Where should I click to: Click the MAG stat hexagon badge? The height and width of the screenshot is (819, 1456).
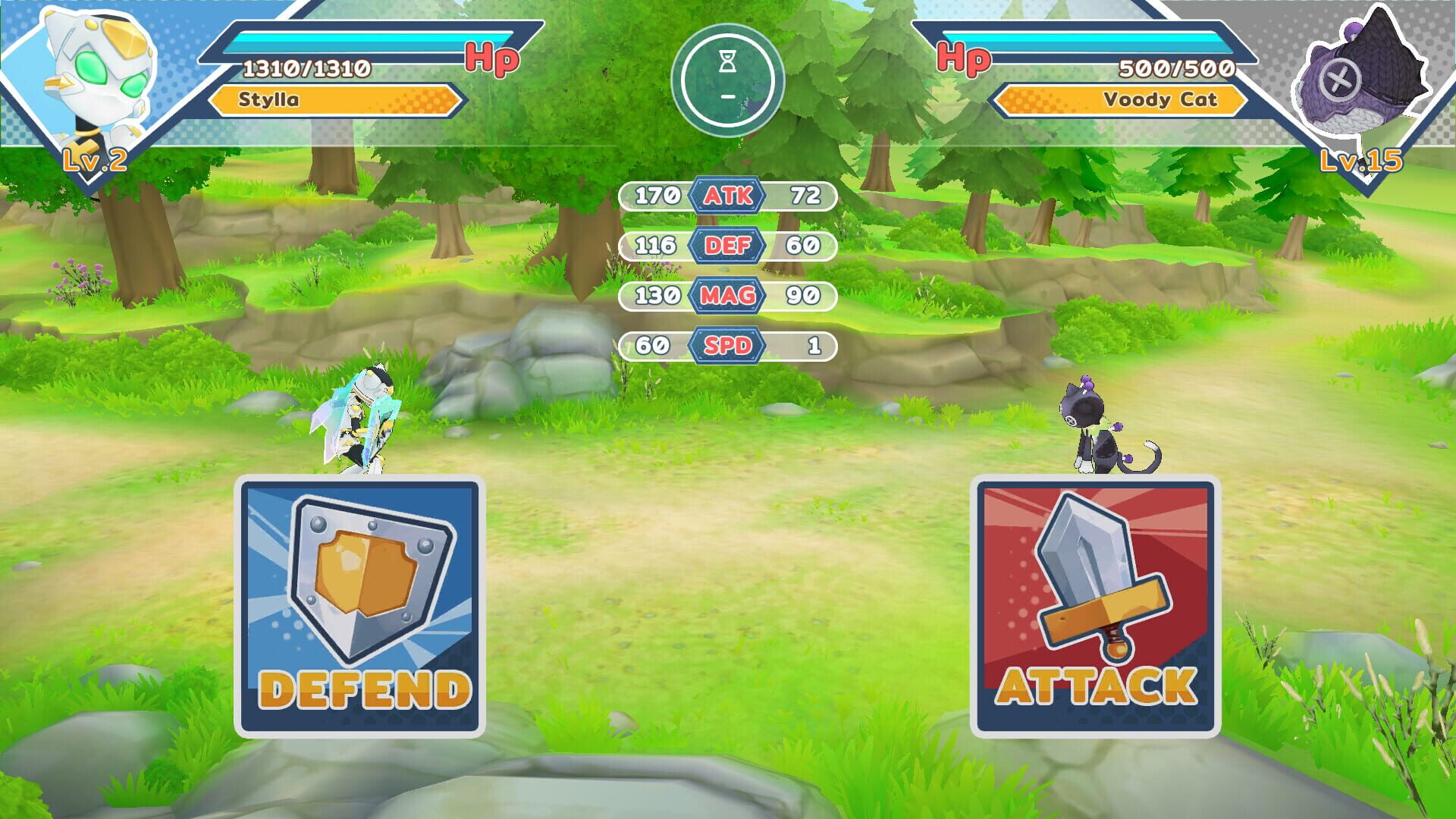point(729,296)
